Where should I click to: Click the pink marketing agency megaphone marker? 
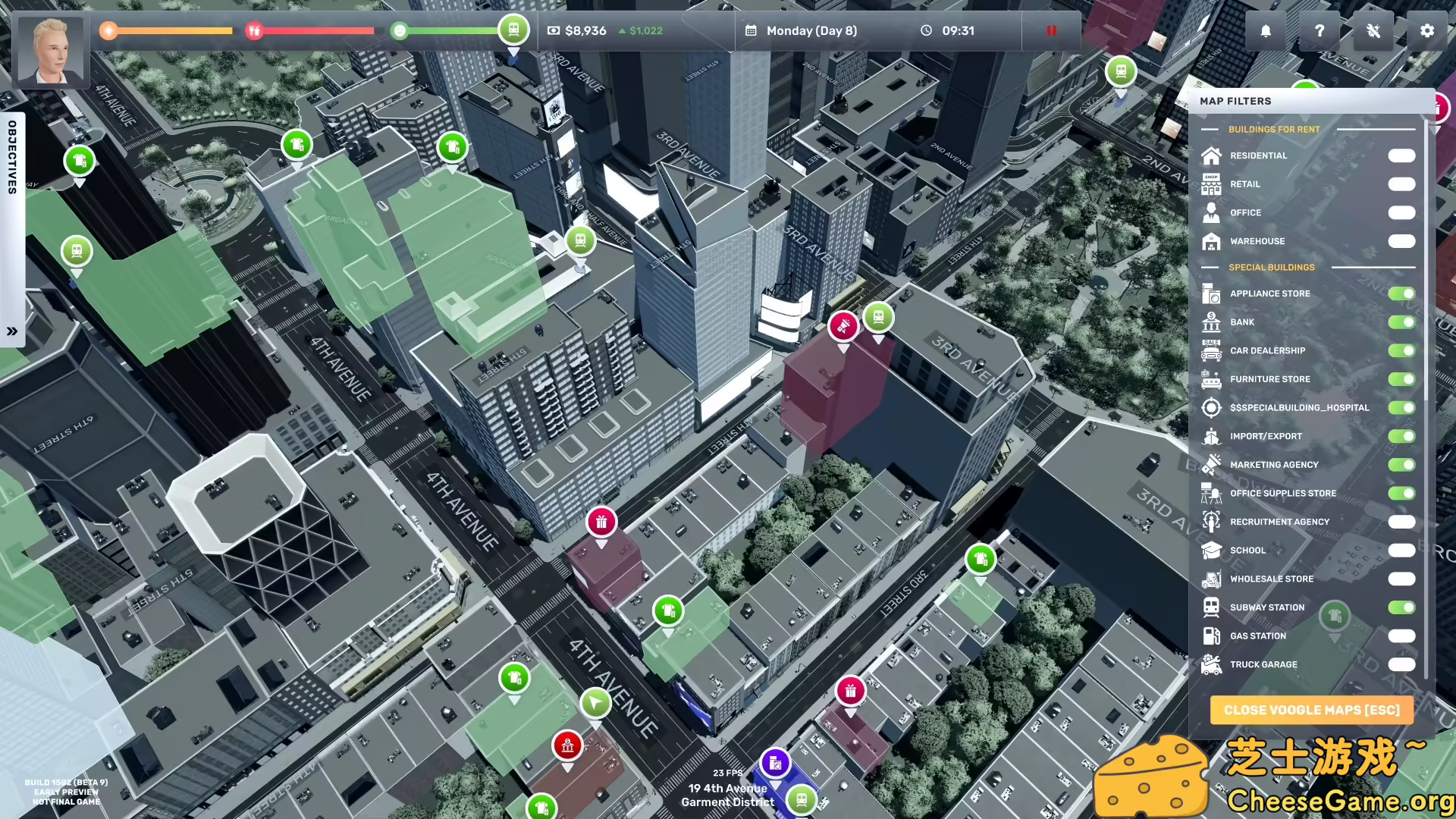click(844, 326)
